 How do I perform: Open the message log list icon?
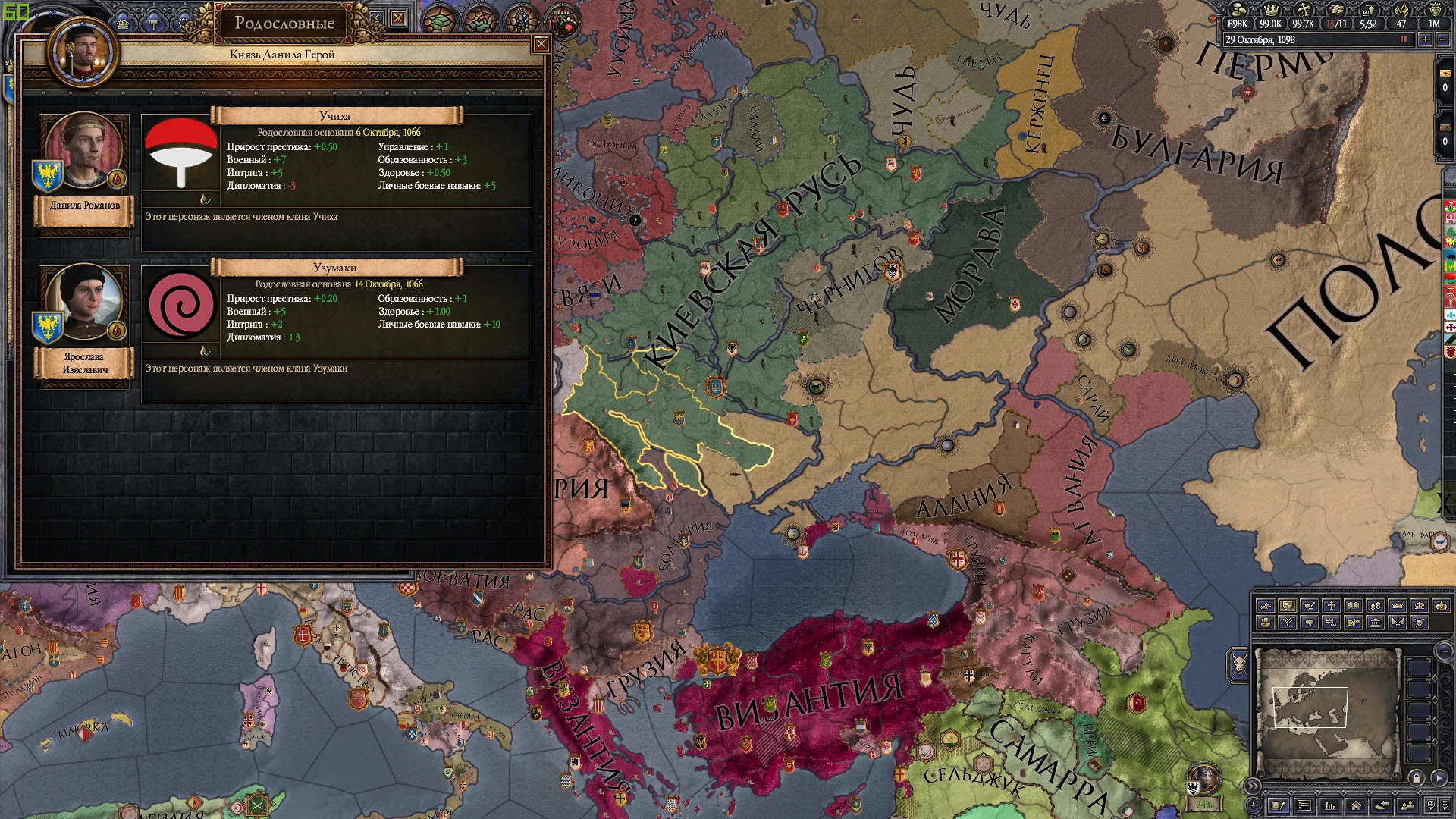(1303, 805)
